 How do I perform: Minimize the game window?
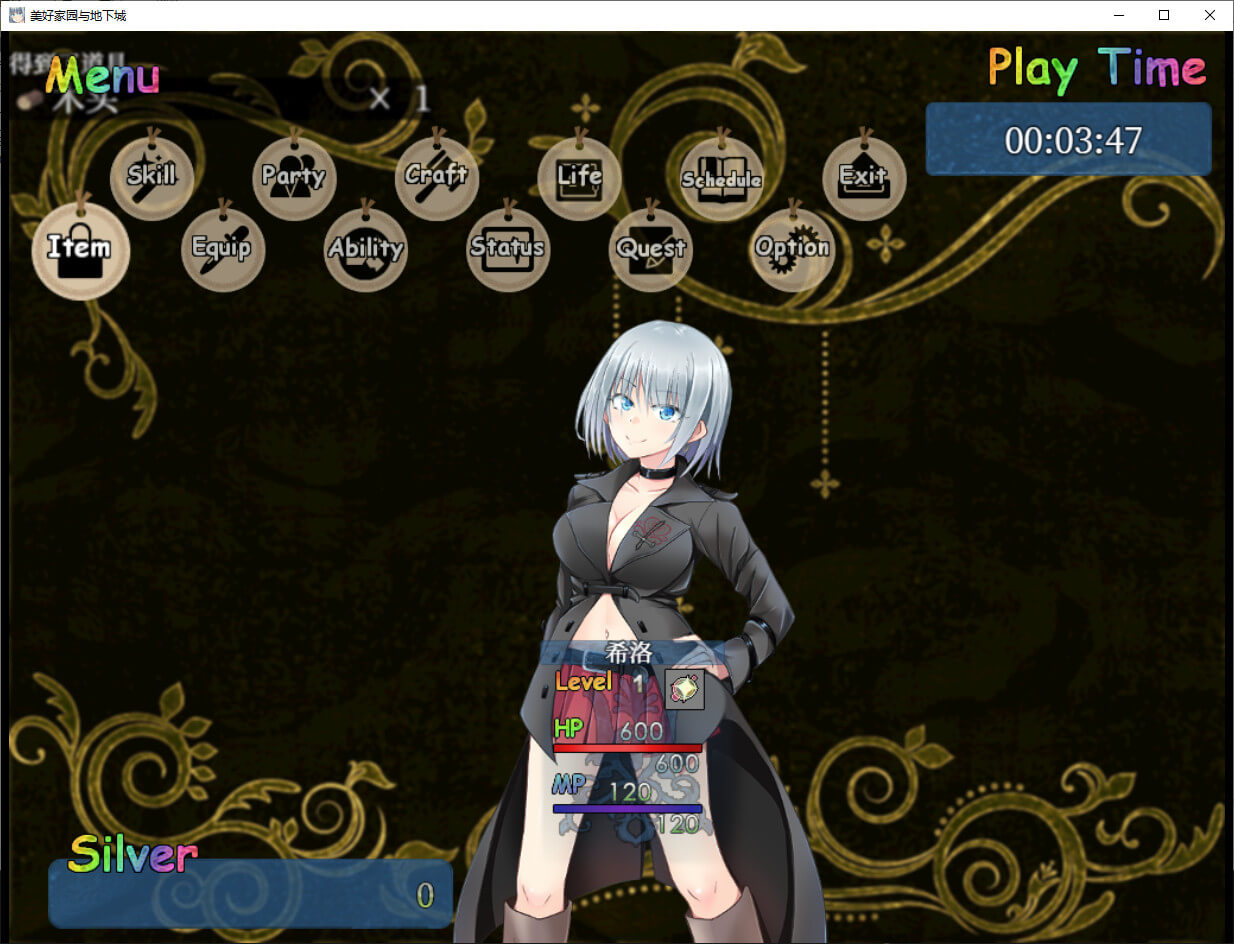coord(1118,15)
